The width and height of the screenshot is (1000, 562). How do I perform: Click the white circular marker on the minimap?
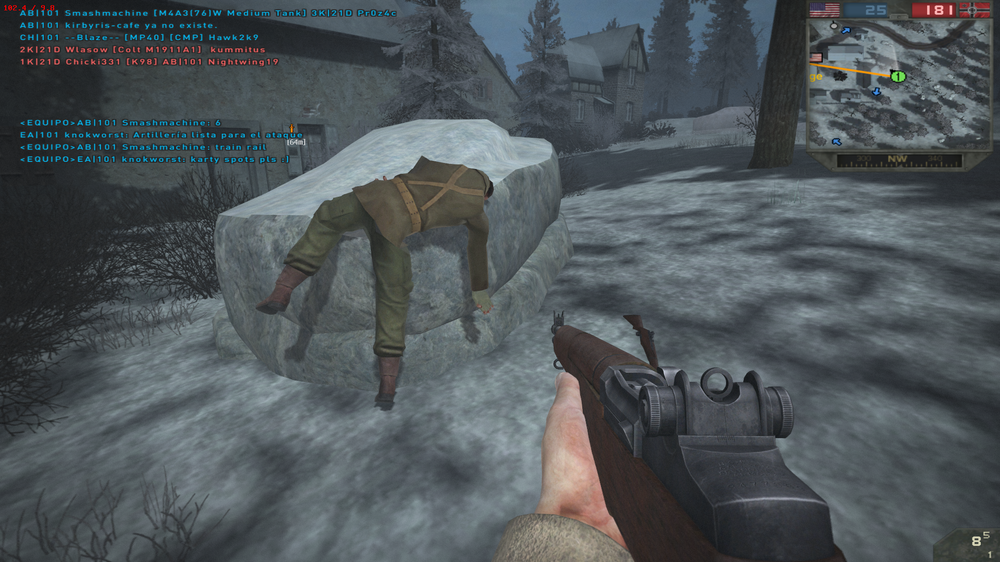pyautogui.click(x=833, y=26)
